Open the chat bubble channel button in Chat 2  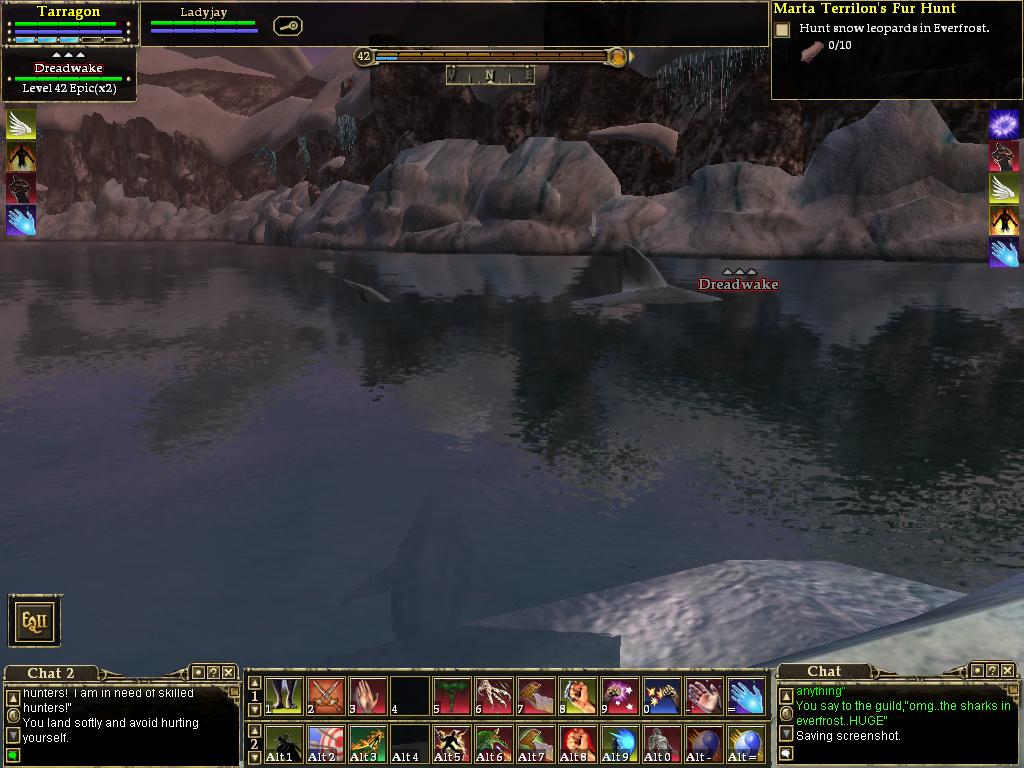point(13,755)
